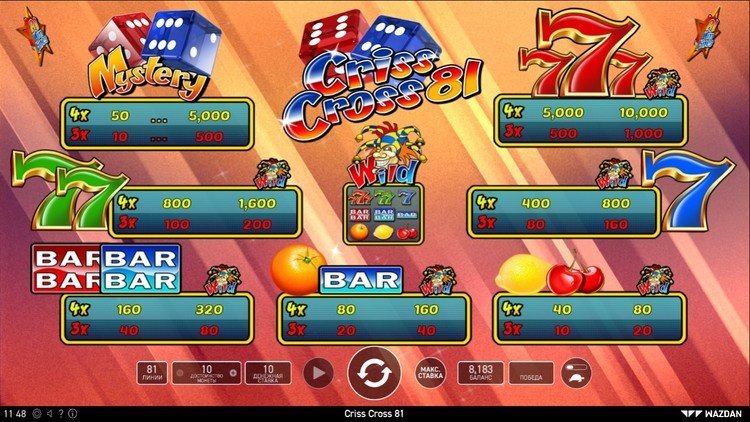The height and width of the screenshot is (422, 750).
Task: Mute sound with the speaker icon
Action: 49,413
